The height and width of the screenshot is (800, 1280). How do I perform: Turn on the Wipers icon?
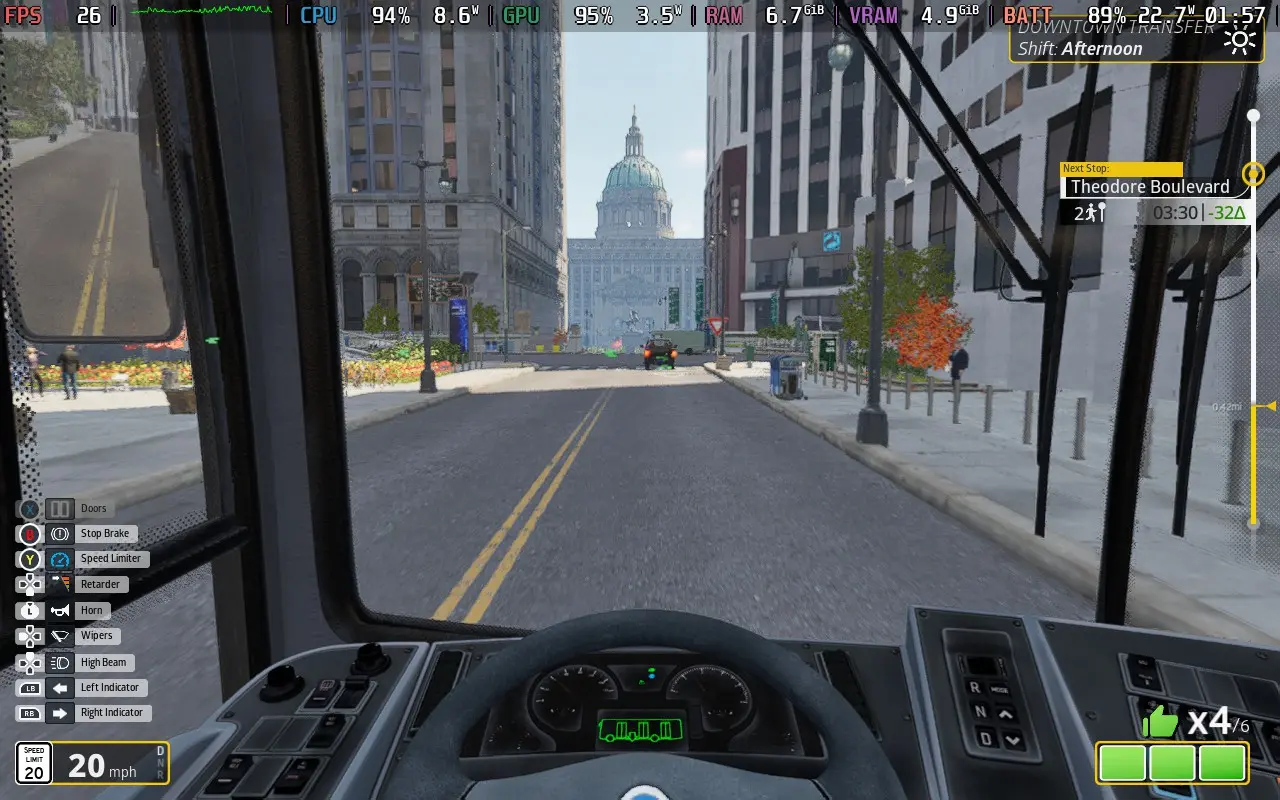58,635
